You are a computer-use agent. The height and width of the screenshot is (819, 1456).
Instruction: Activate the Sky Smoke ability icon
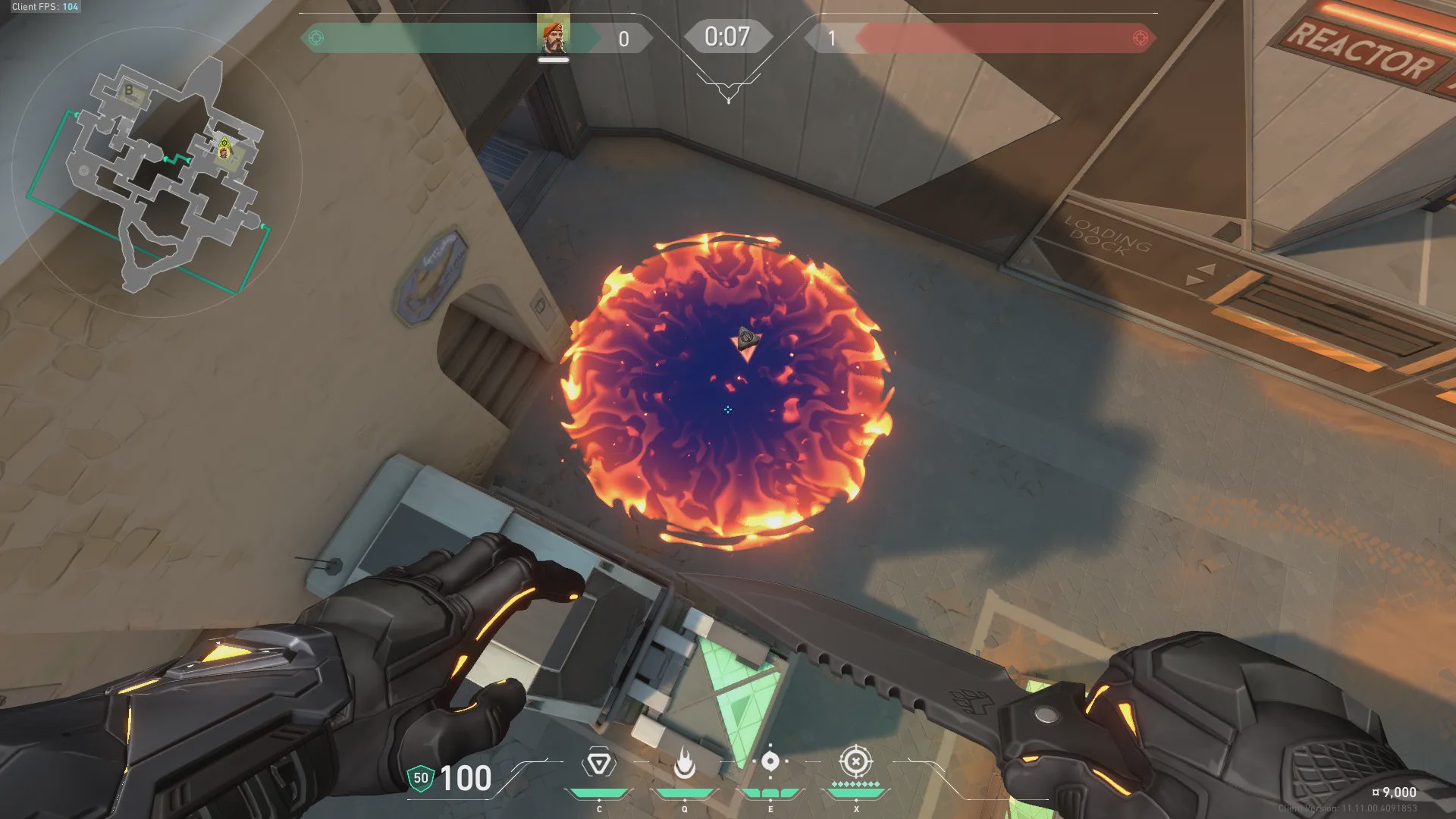coord(770,761)
